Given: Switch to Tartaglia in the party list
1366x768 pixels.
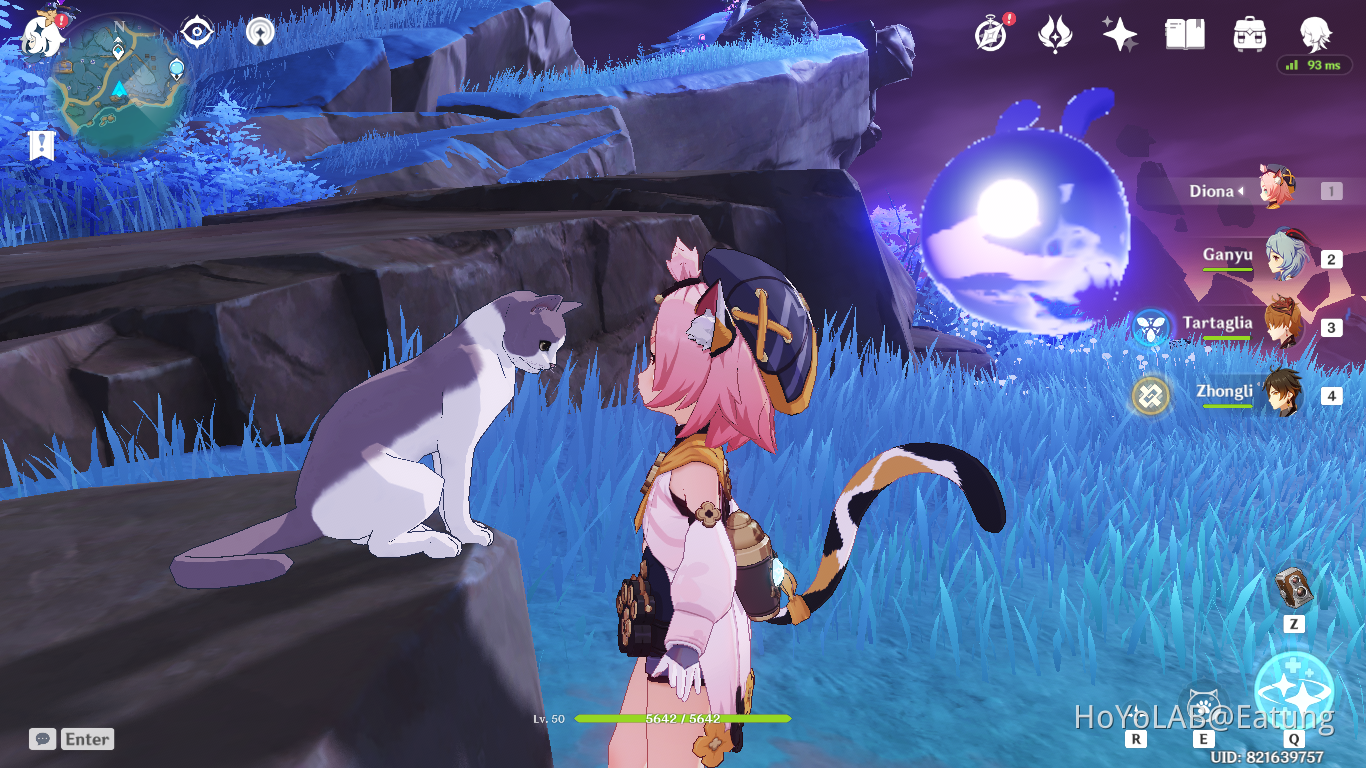Looking at the screenshot, I should point(1290,325).
